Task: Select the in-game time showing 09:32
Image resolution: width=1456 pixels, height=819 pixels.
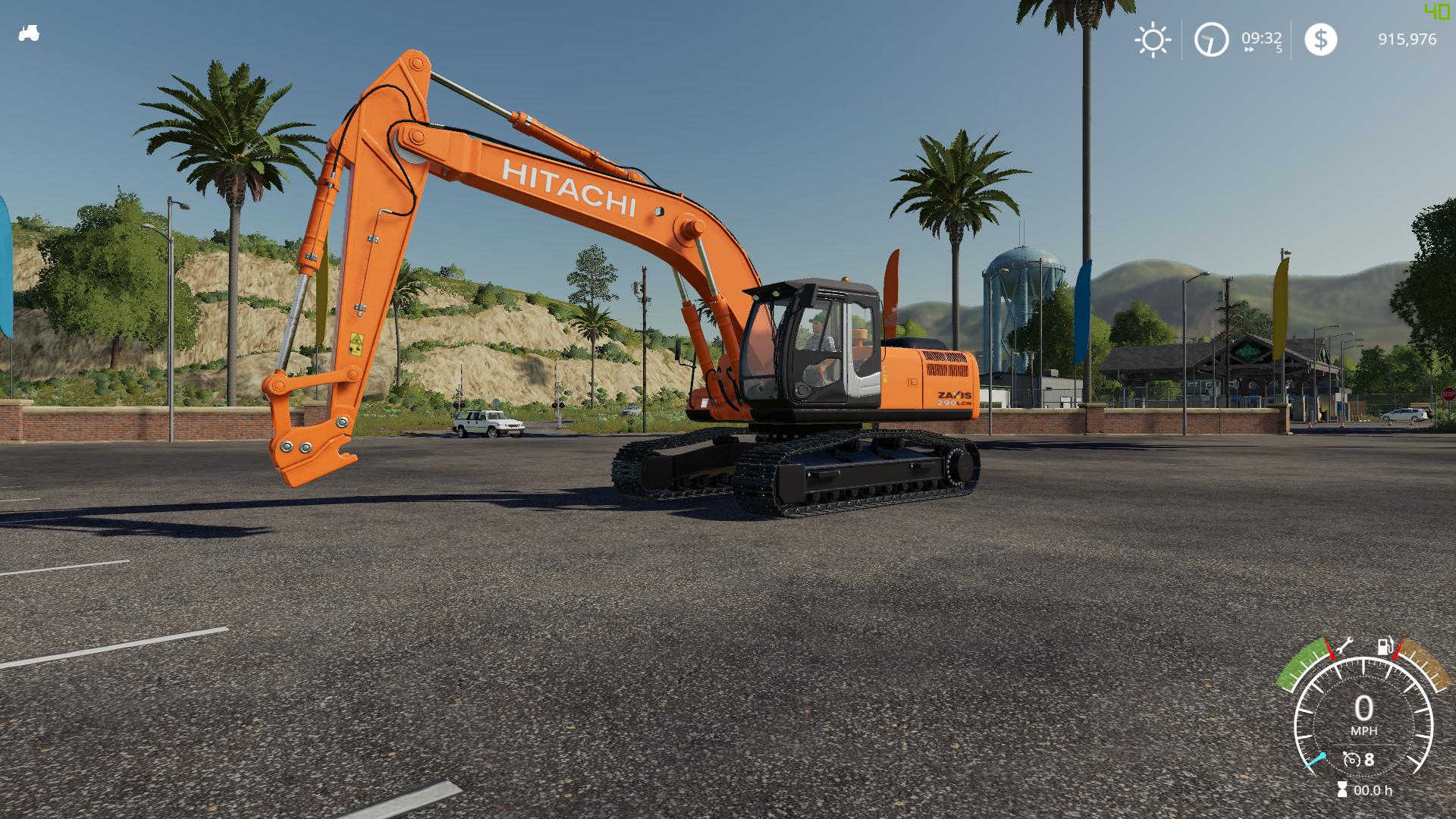Action: click(x=1261, y=38)
